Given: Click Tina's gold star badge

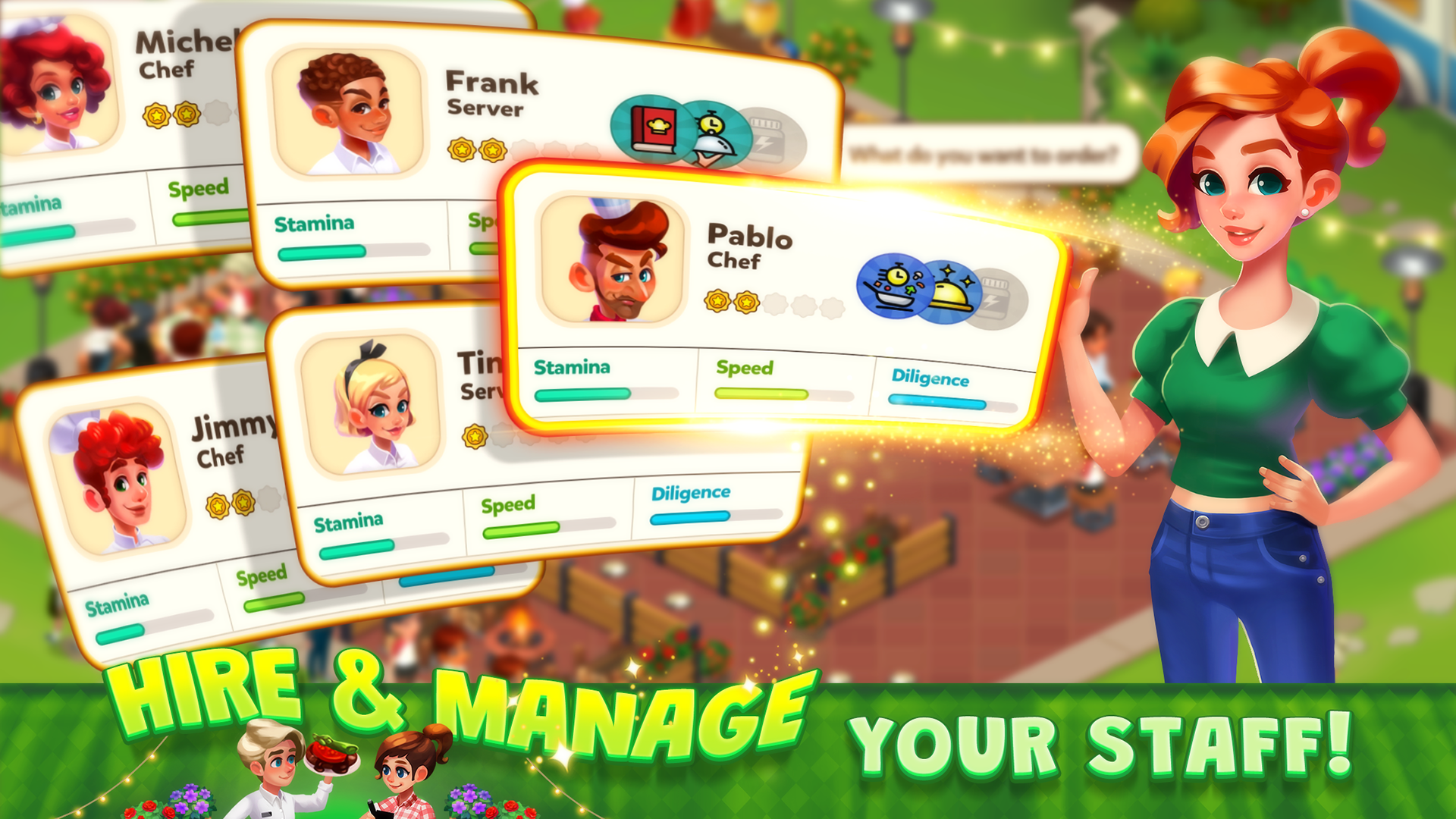Looking at the screenshot, I should coord(475,436).
